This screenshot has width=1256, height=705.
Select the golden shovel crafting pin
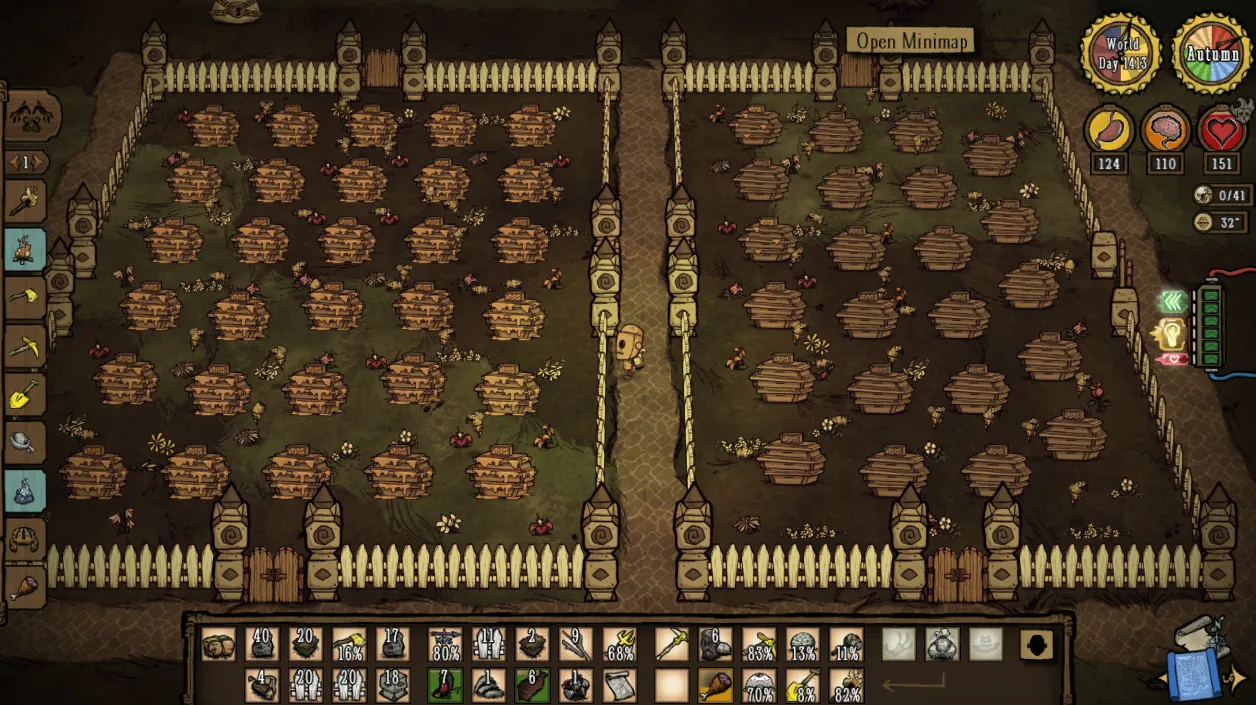point(25,394)
